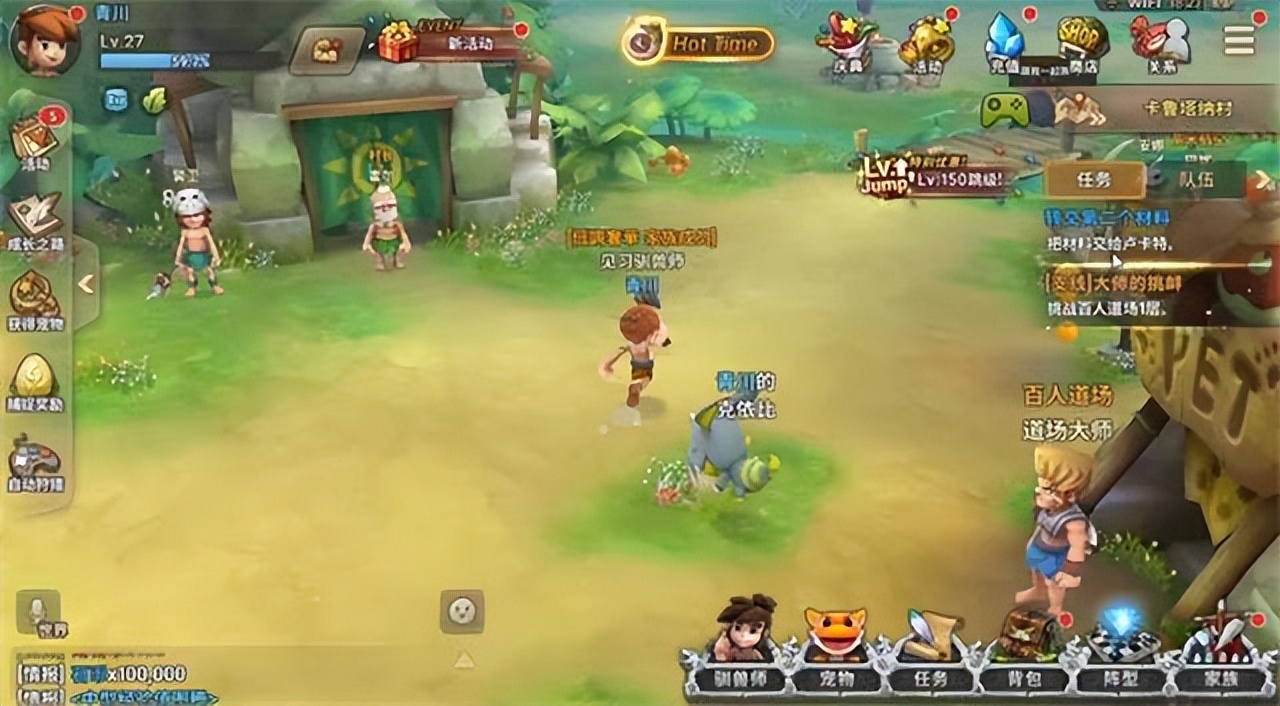Open the blue crystal 充值 recharge icon
1280x706 pixels.
click(1004, 44)
